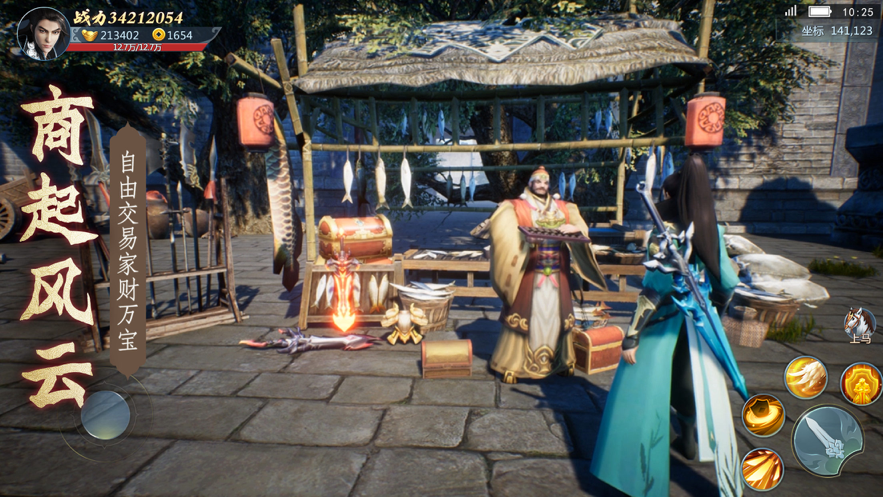Tap the virtual joystick knob
The height and width of the screenshot is (497, 883).
pyautogui.click(x=106, y=415)
